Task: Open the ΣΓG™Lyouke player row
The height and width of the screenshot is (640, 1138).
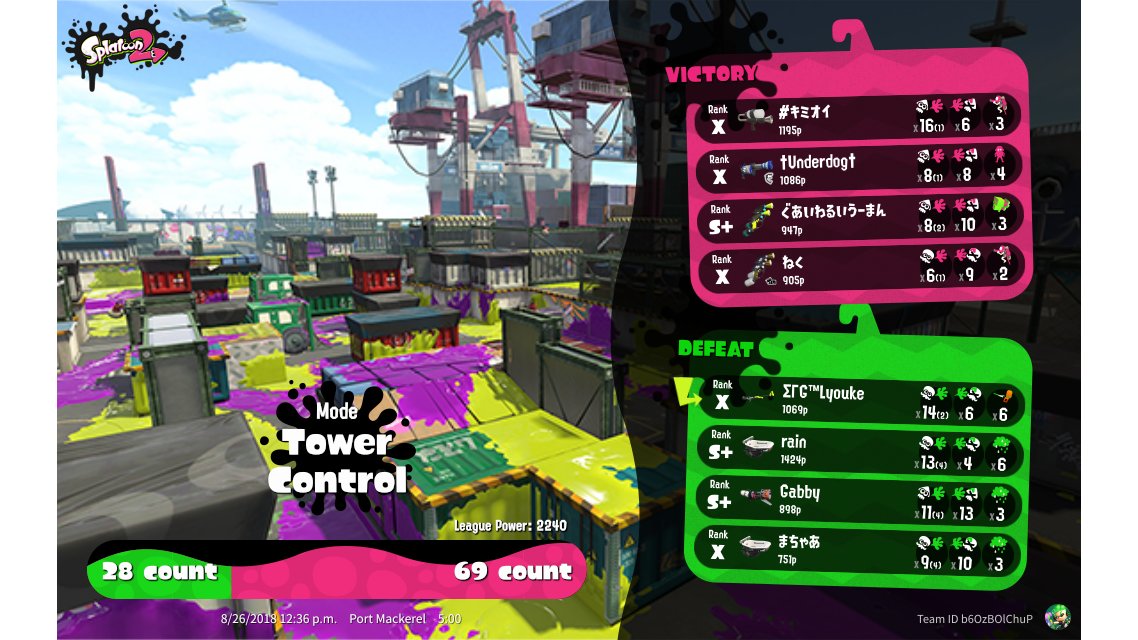Action: pos(858,400)
